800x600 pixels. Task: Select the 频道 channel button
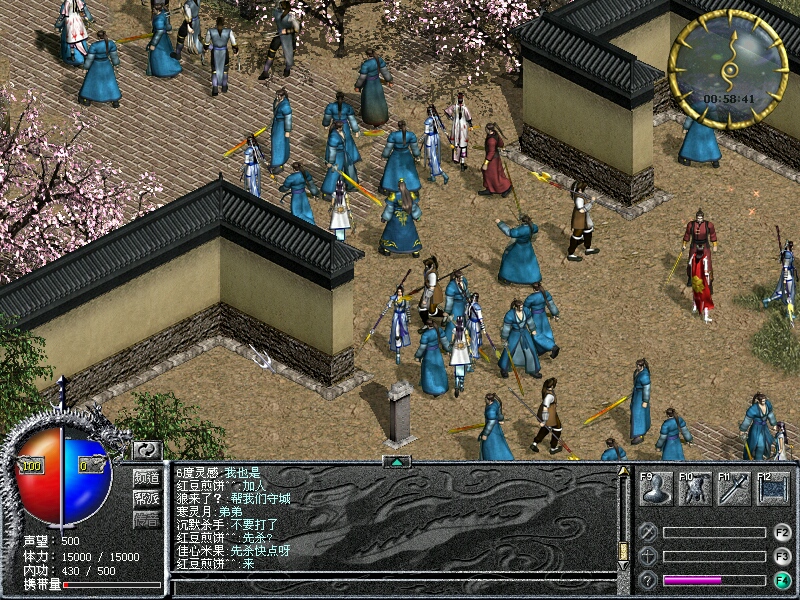[147, 477]
